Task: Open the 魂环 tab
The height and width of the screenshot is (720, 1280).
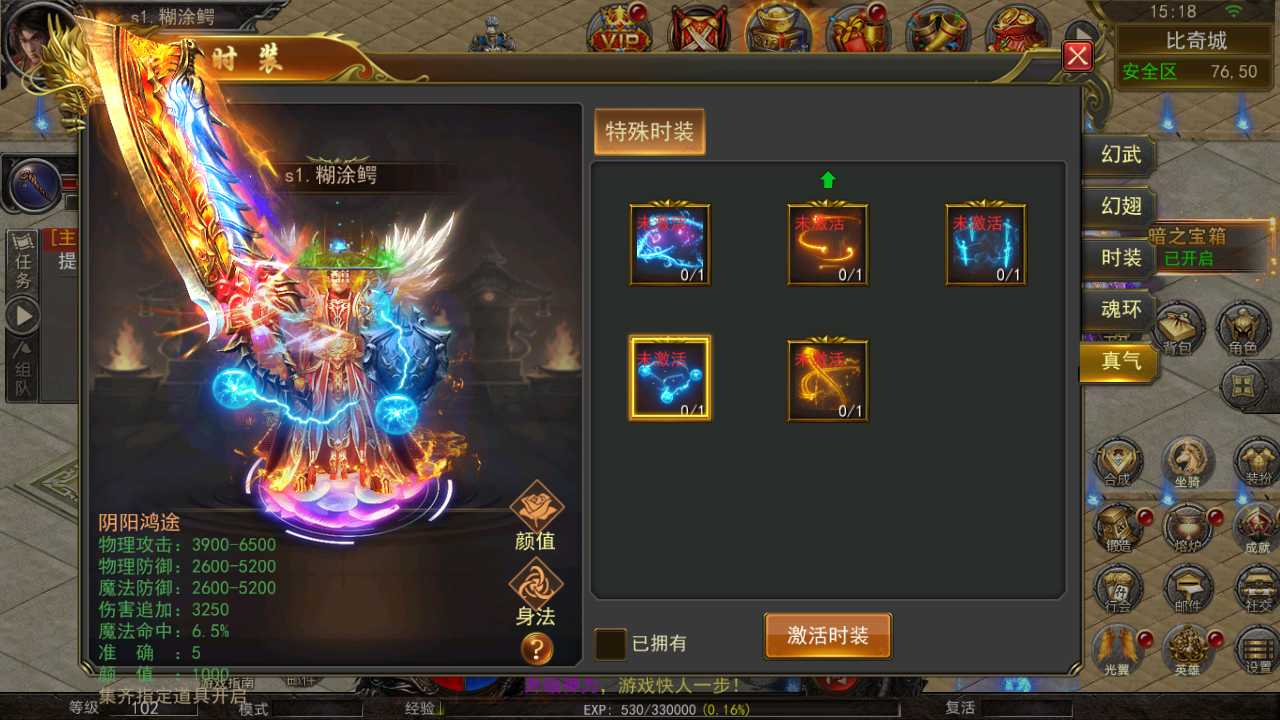Action: [1120, 311]
